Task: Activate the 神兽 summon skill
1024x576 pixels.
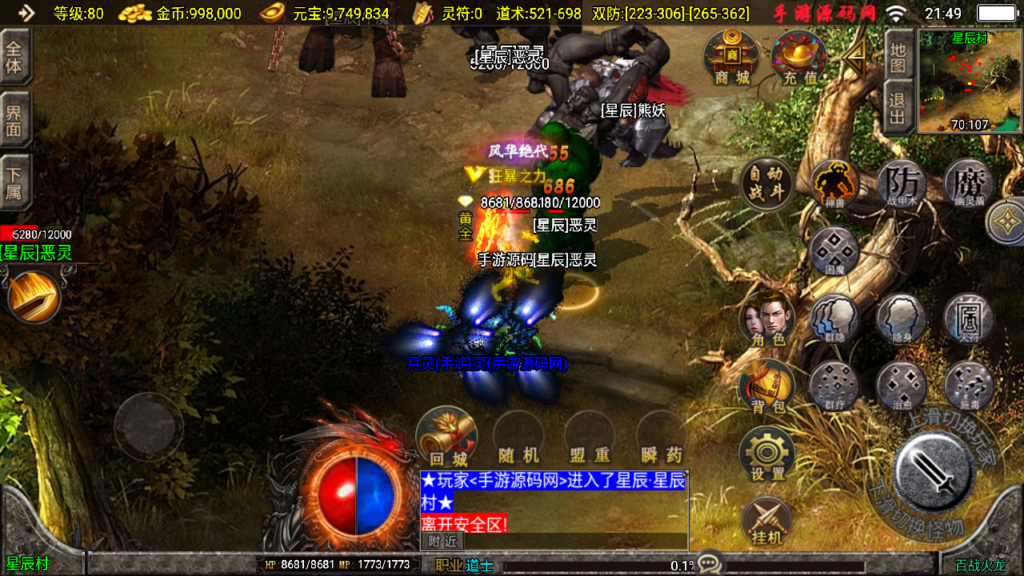Action: 833,184
